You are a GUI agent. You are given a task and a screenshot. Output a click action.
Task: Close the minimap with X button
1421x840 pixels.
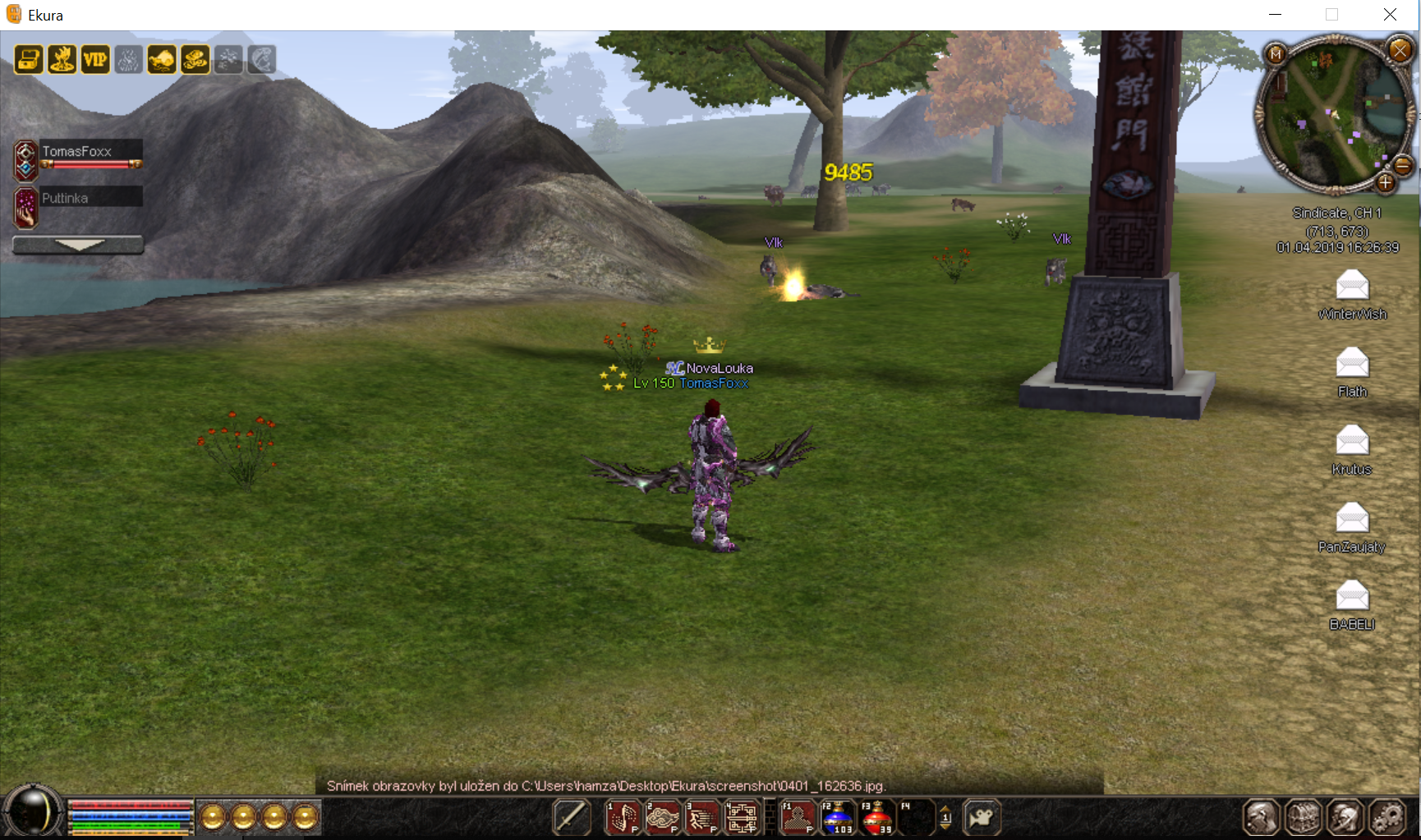[1400, 51]
